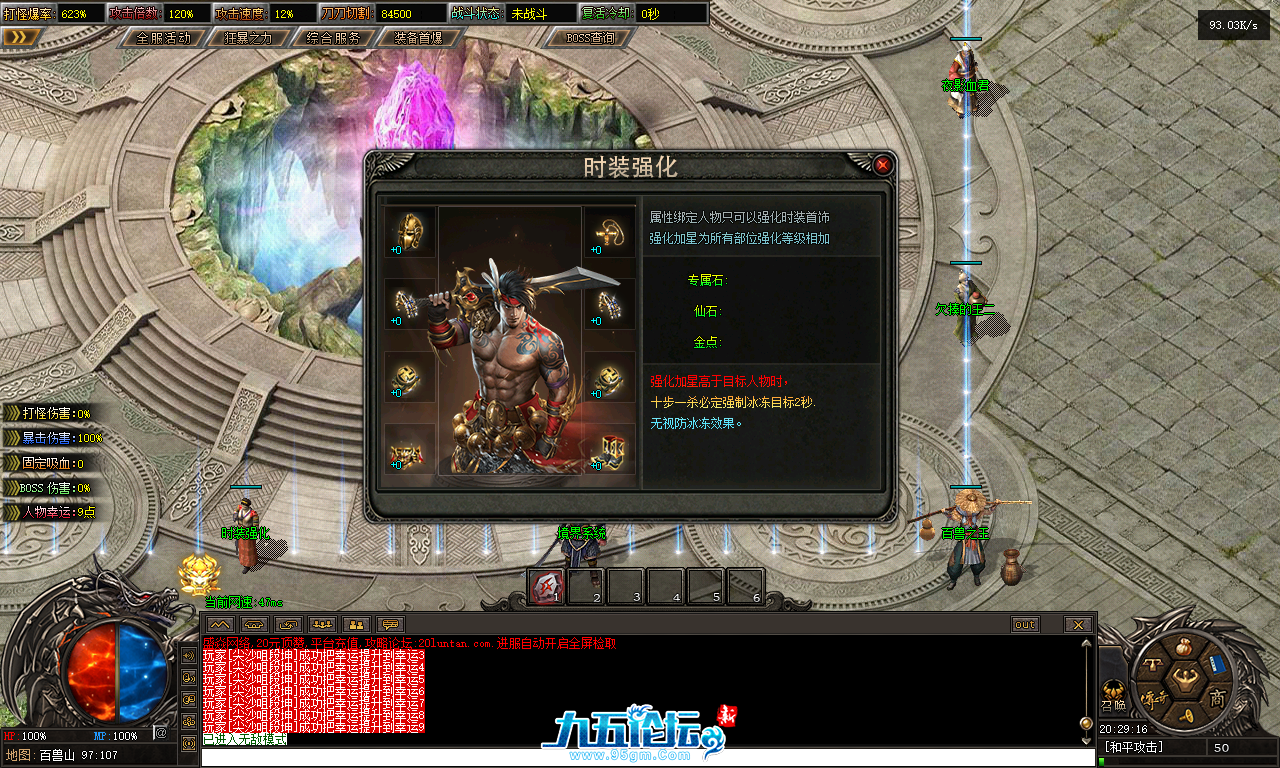Open the equipment icon on the circular menu
Screen dimensions: 1280x768
pyautogui.click(x=1154, y=664)
